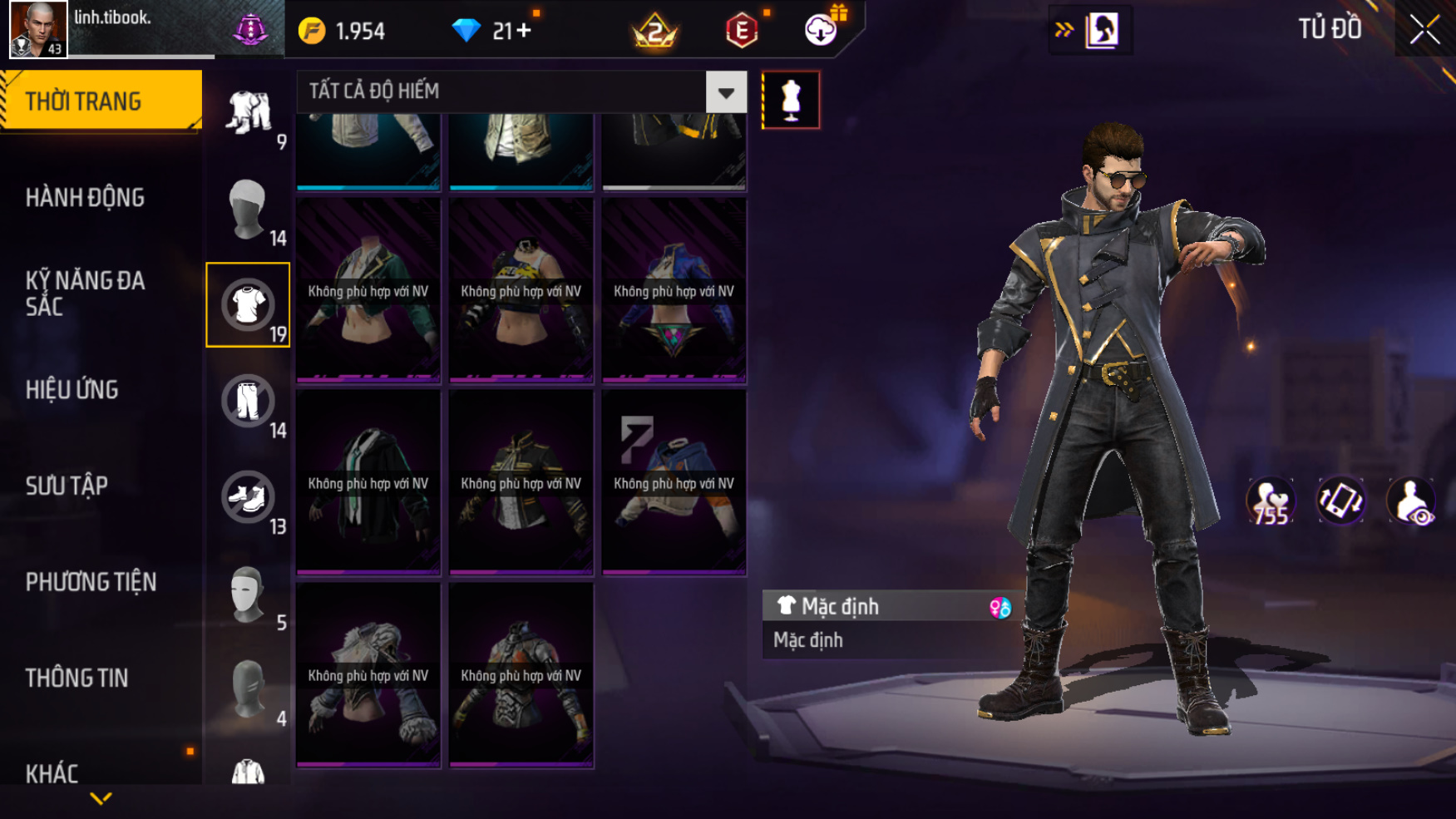1456x819 pixels.
Task: Select the Hiệu Ứng tab
Action: pos(72,389)
